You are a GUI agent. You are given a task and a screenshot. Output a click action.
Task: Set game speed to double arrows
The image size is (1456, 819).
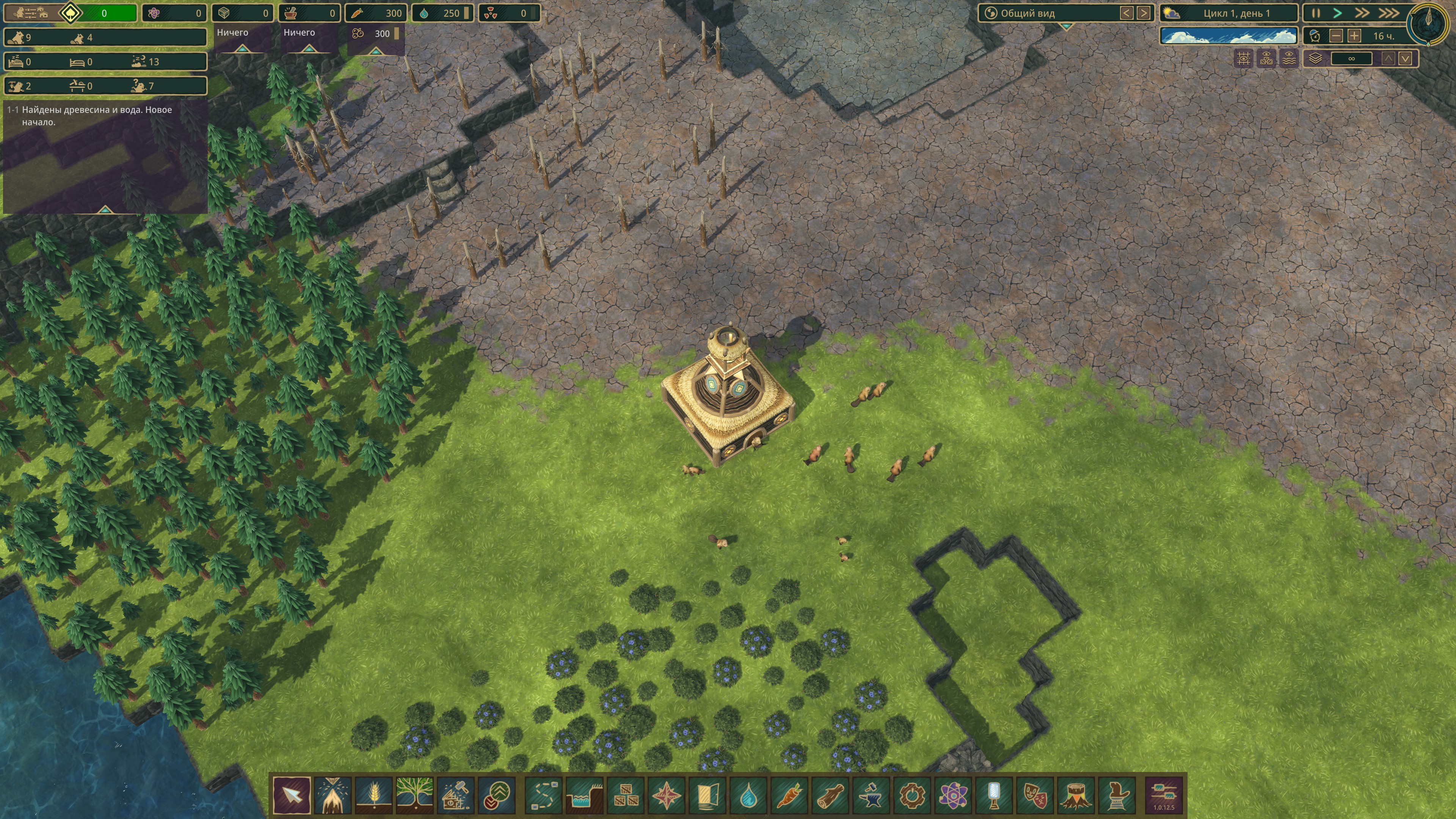[1362, 13]
